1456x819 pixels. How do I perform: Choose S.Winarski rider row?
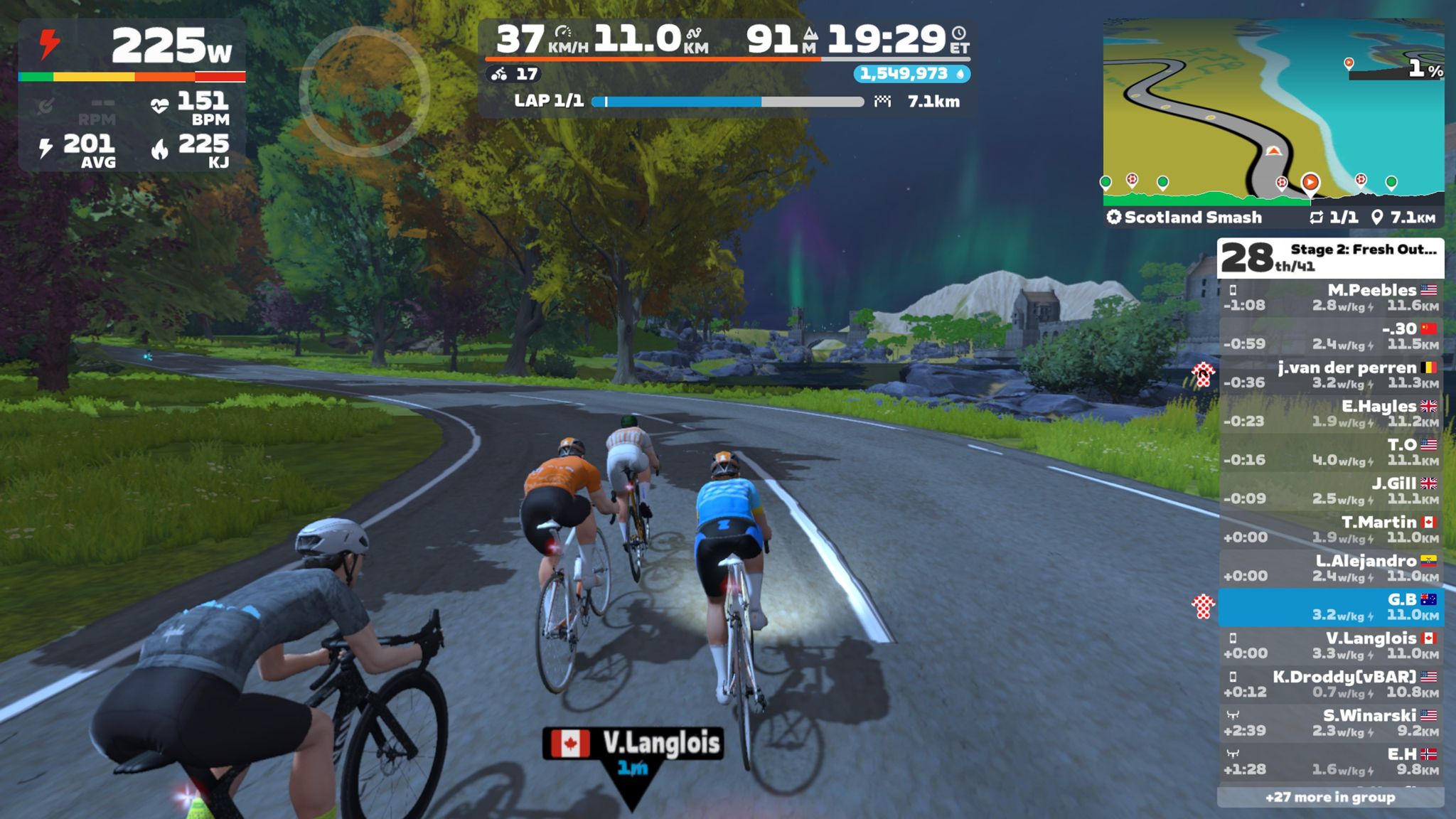pyautogui.click(x=1331, y=723)
